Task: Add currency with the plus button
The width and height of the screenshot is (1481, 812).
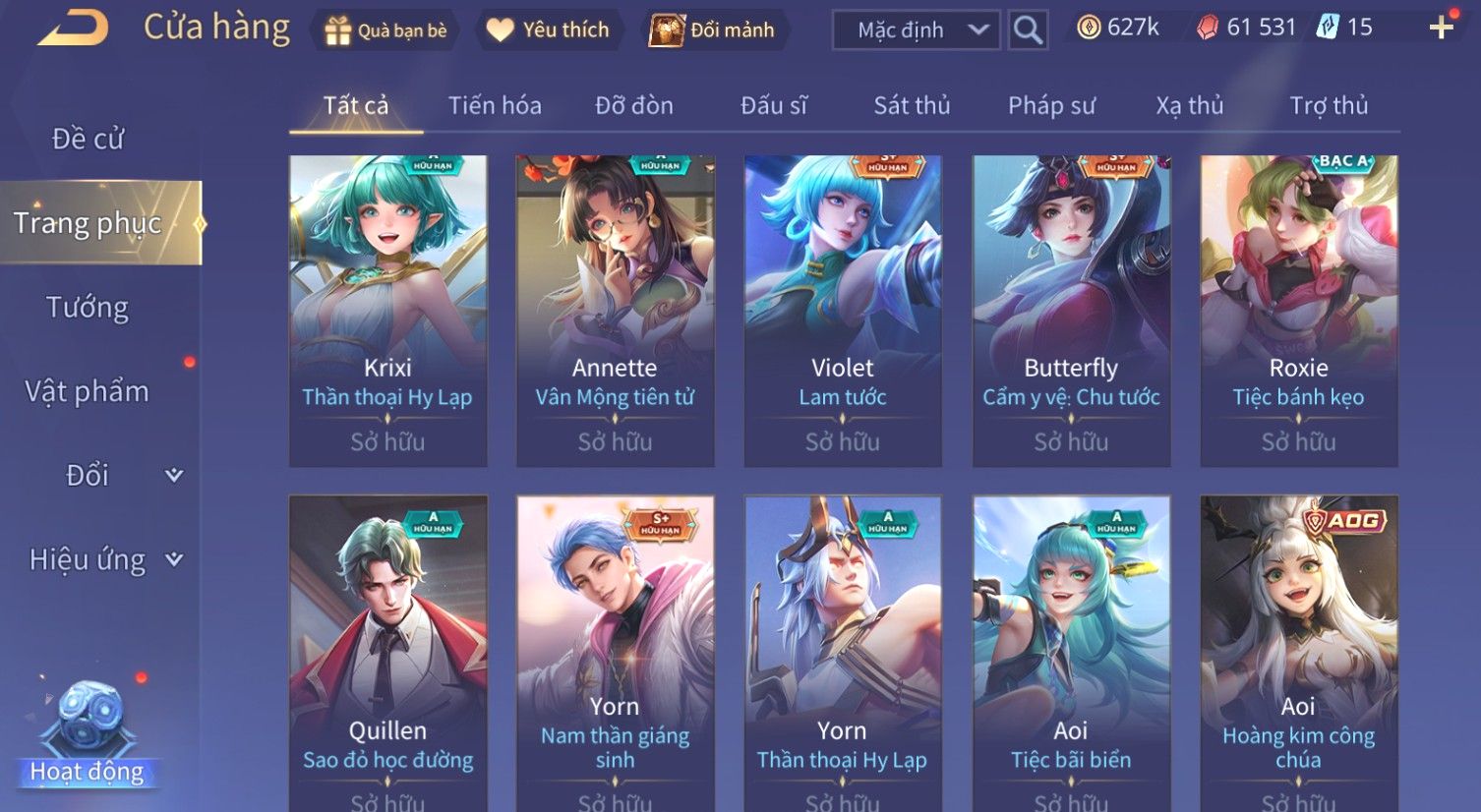Action: coord(1441,28)
